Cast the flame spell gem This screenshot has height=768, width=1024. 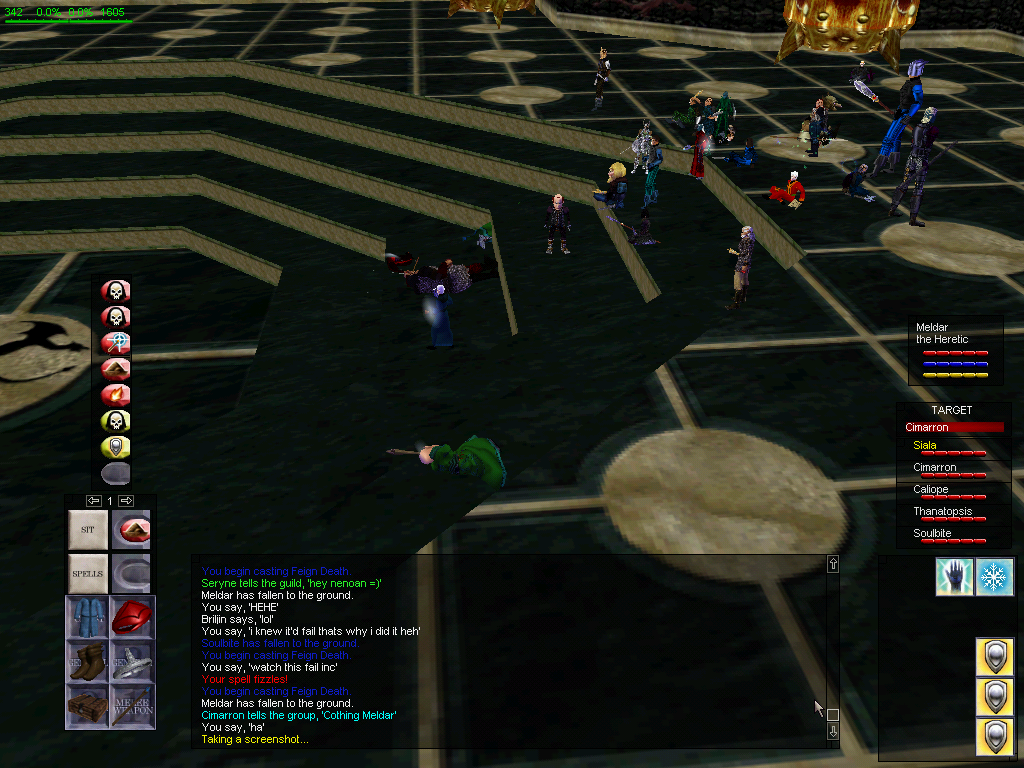pyautogui.click(x=116, y=395)
